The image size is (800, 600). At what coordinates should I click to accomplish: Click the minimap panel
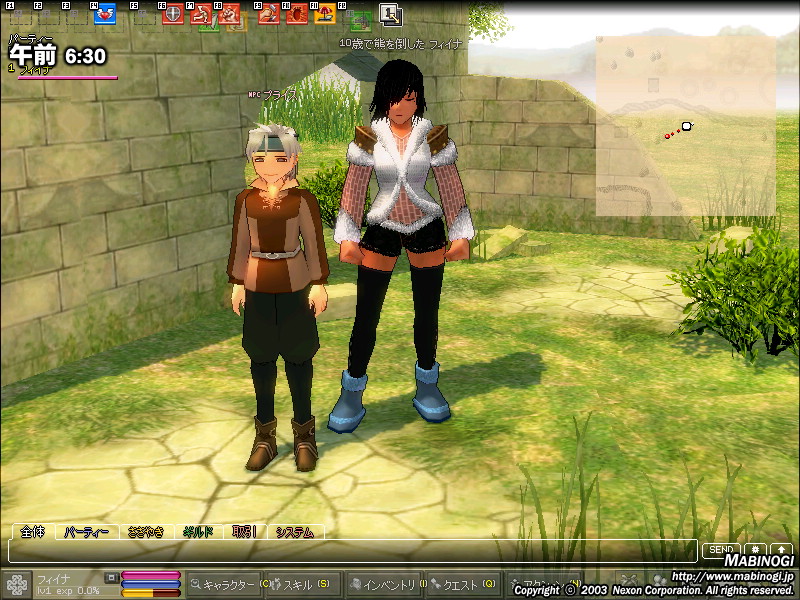pyautogui.click(x=685, y=125)
